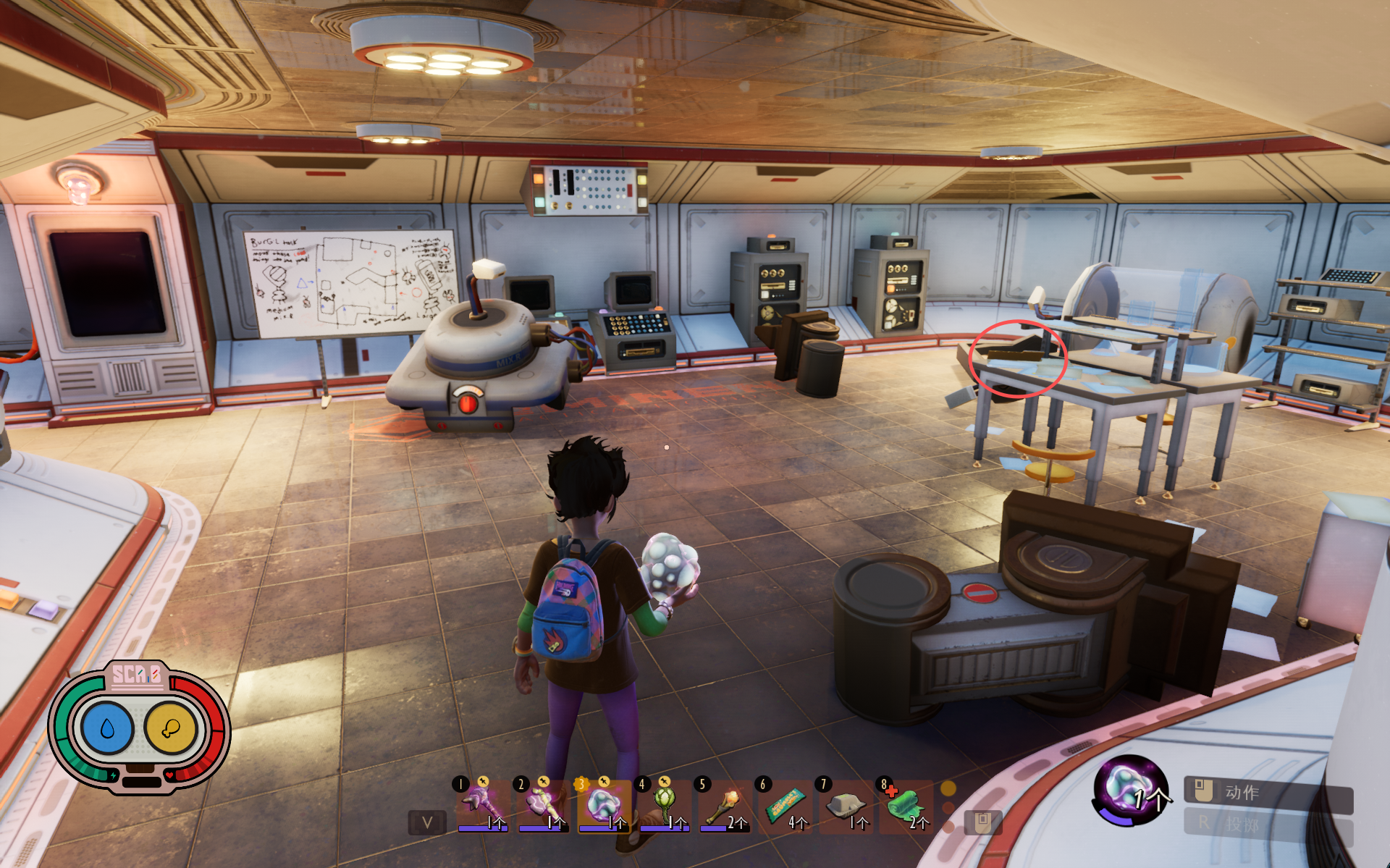Select the purple hammer in hotbar slot 1
Screen dimensions: 1390x868
pyautogui.click(x=481, y=804)
